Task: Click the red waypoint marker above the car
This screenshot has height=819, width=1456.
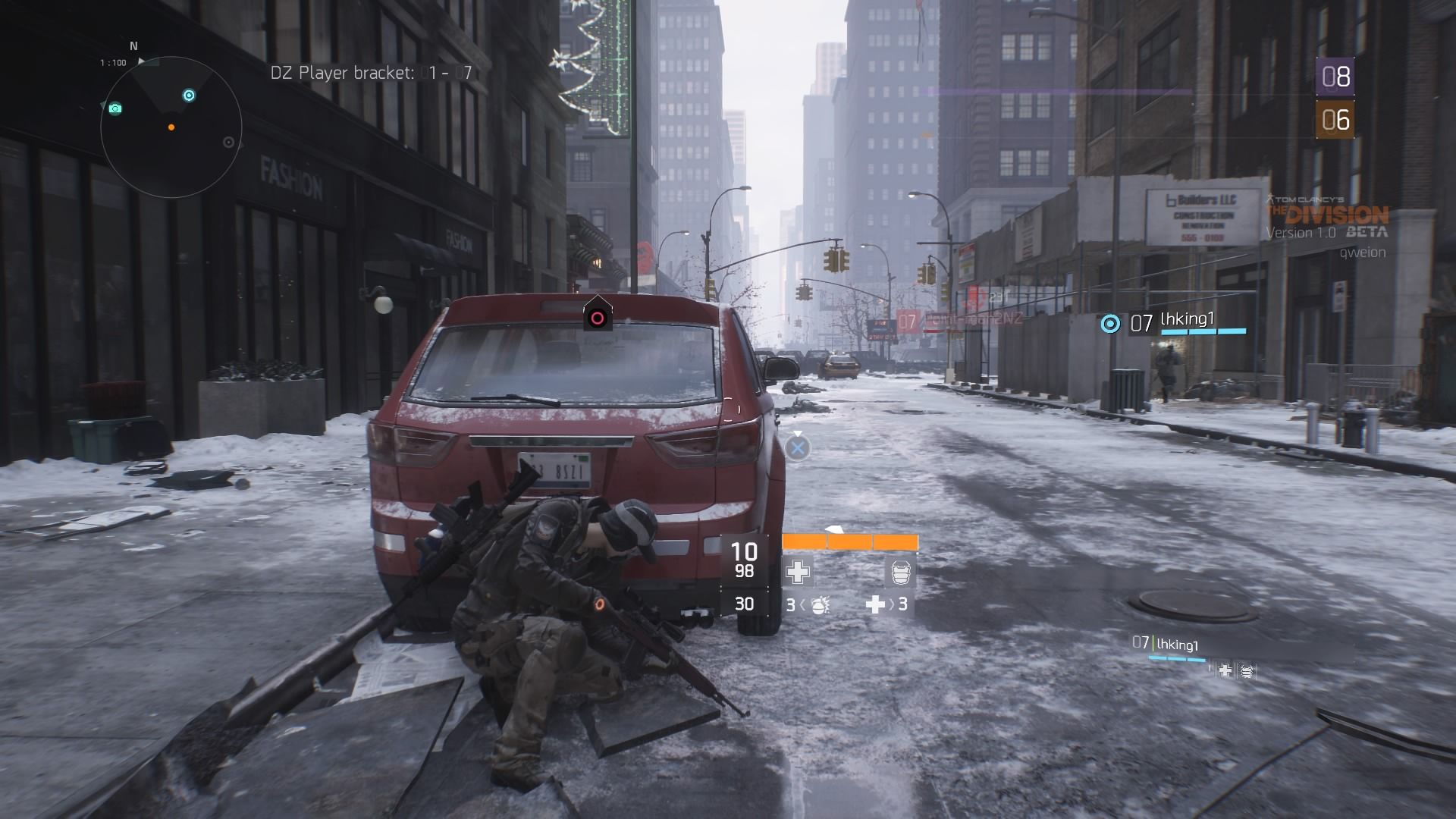Action: (598, 318)
